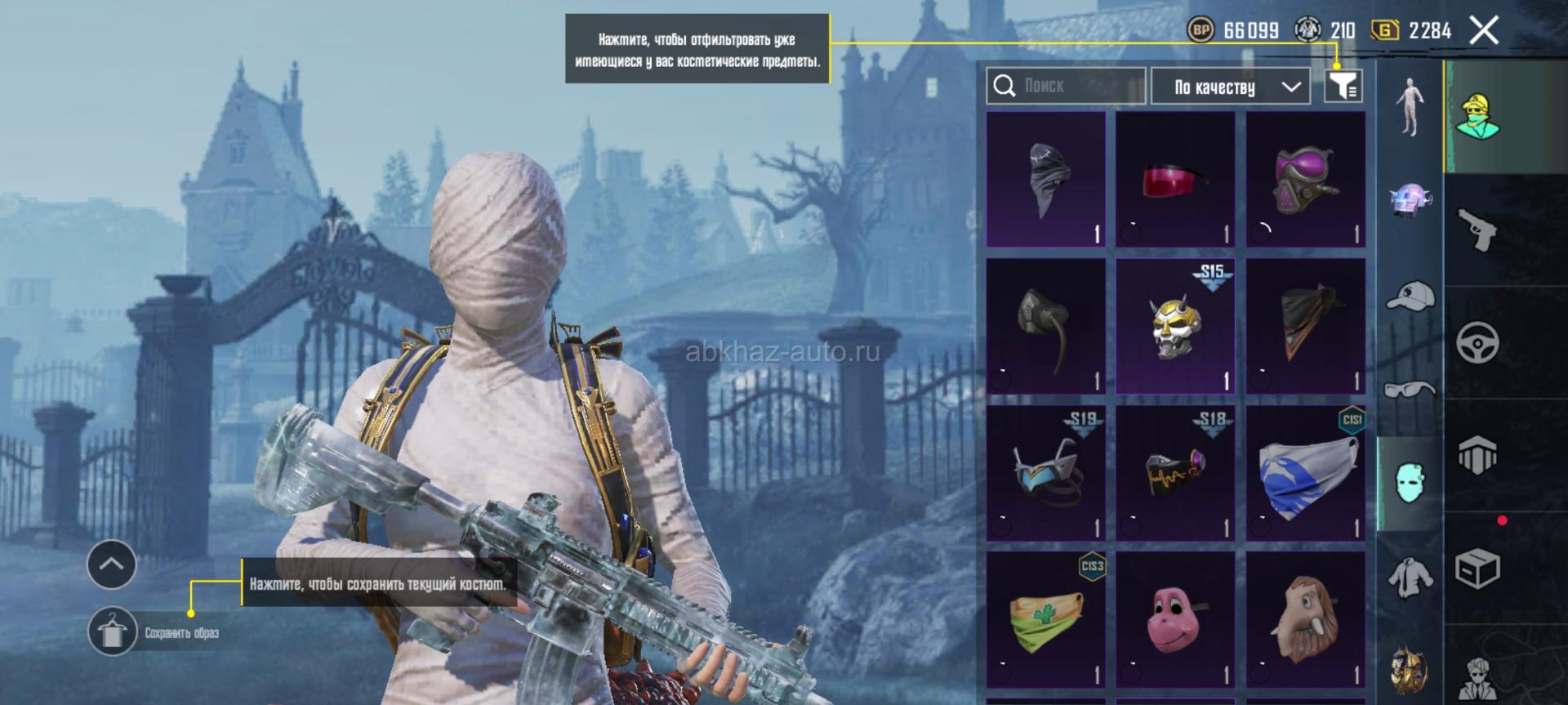Toggle the owned cosmetics filter icon
The image size is (1568, 705).
pyautogui.click(x=1343, y=85)
